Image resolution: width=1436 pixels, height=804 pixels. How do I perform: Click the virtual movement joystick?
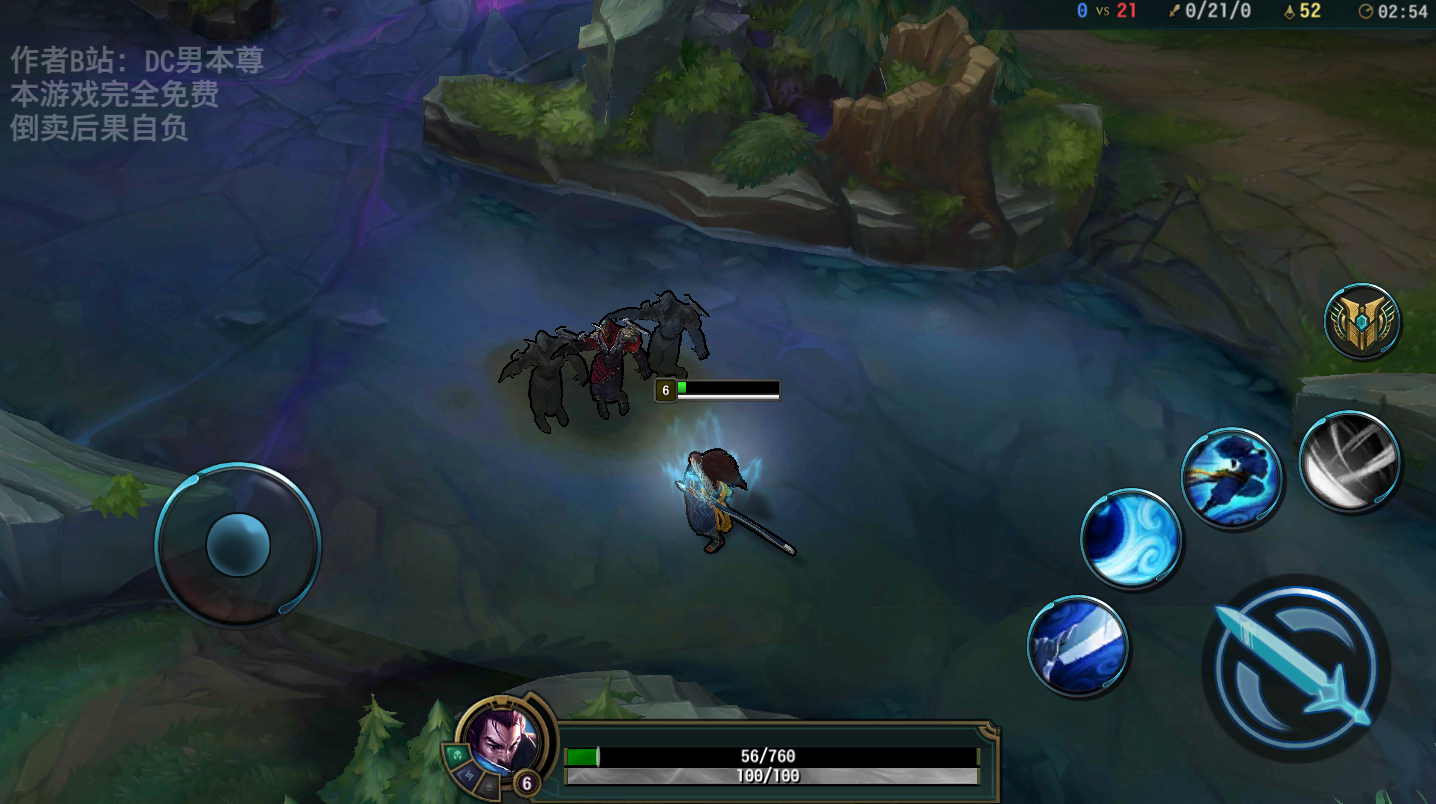click(238, 545)
